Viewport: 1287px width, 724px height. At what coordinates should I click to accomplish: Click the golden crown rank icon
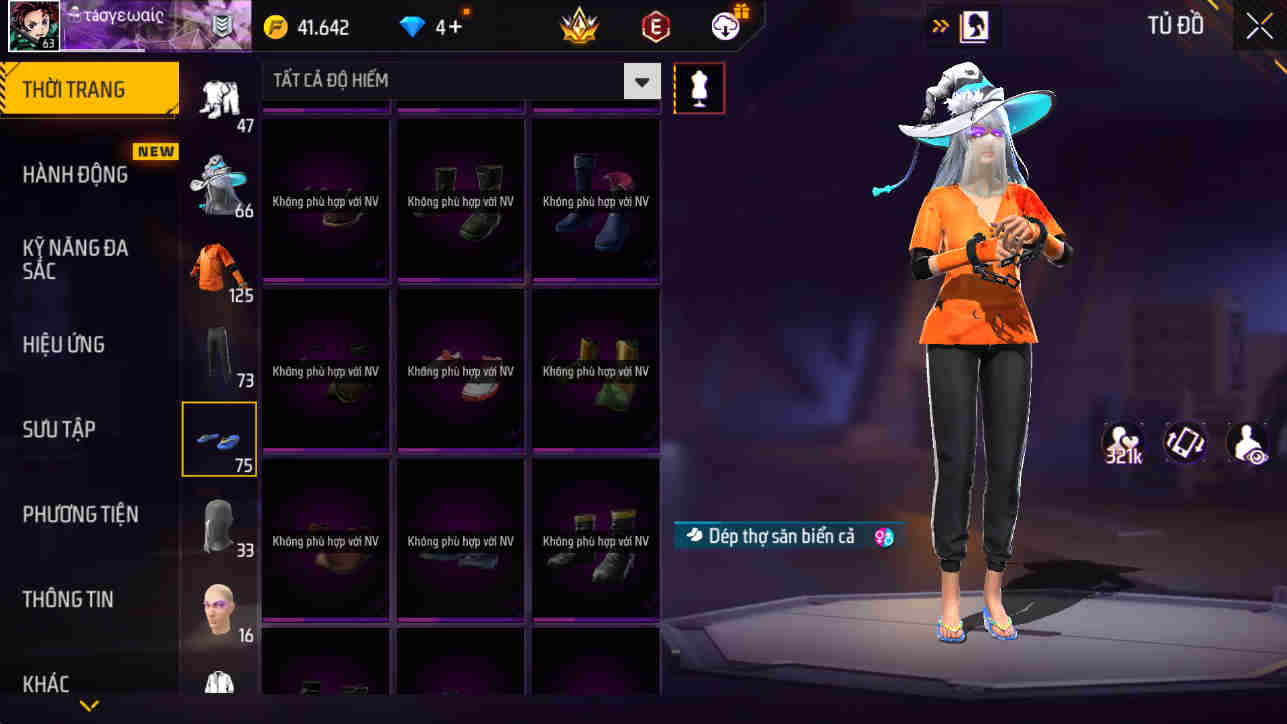coord(577,26)
